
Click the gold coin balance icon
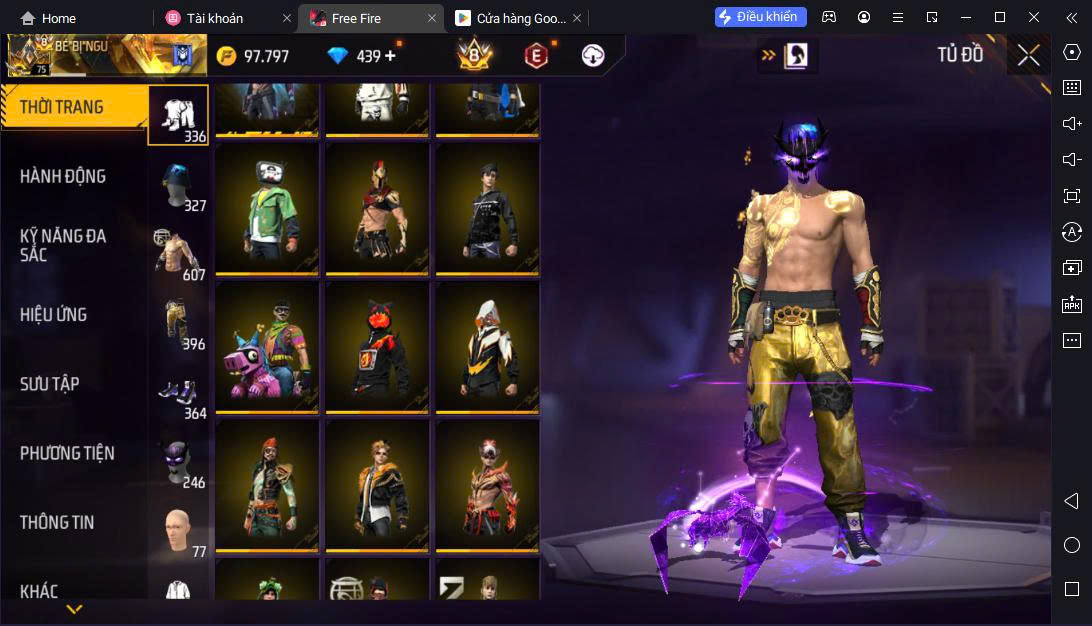tap(227, 56)
